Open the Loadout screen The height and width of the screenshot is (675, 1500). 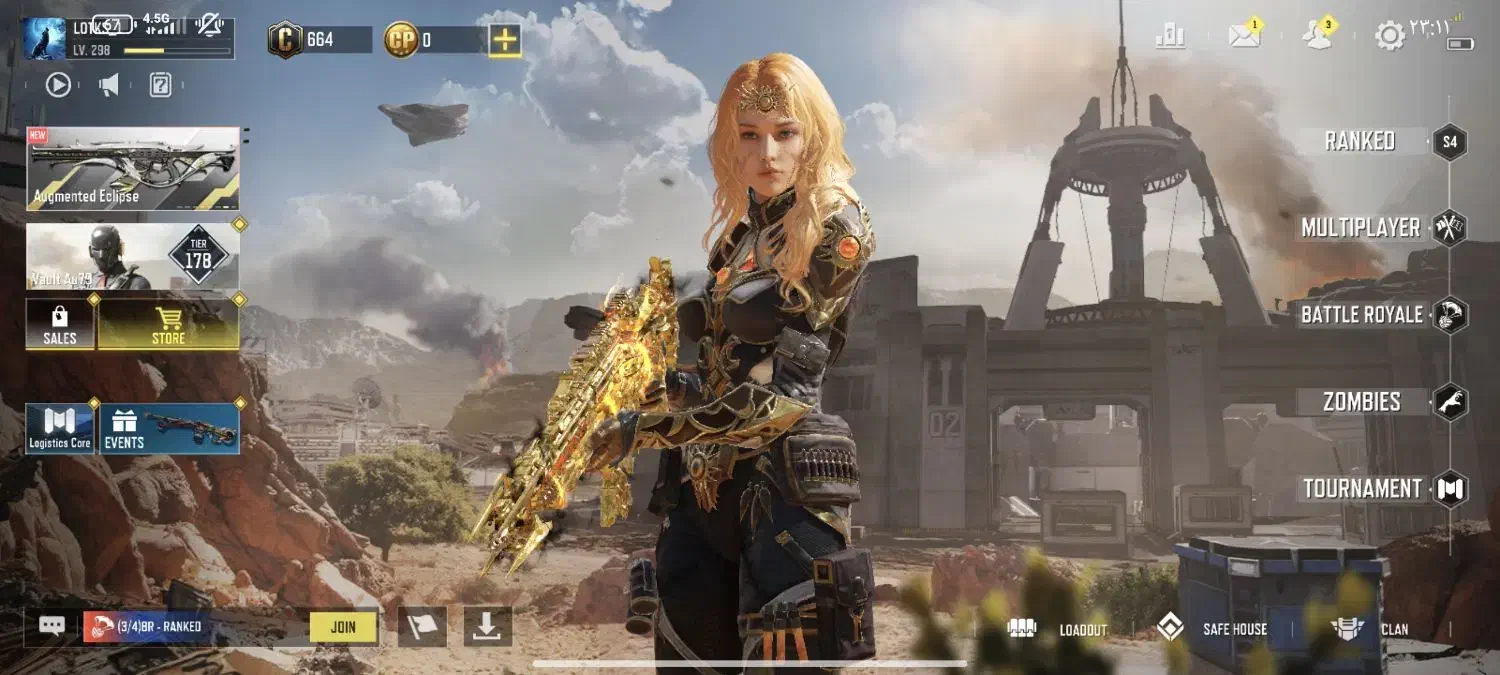tap(1058, 629)
